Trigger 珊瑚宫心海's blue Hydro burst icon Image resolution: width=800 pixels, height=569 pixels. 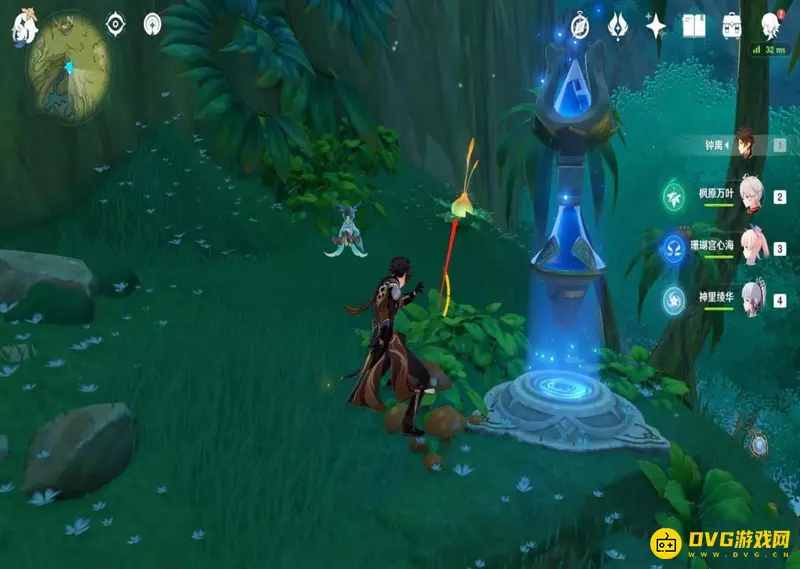[x=675, y=248]
